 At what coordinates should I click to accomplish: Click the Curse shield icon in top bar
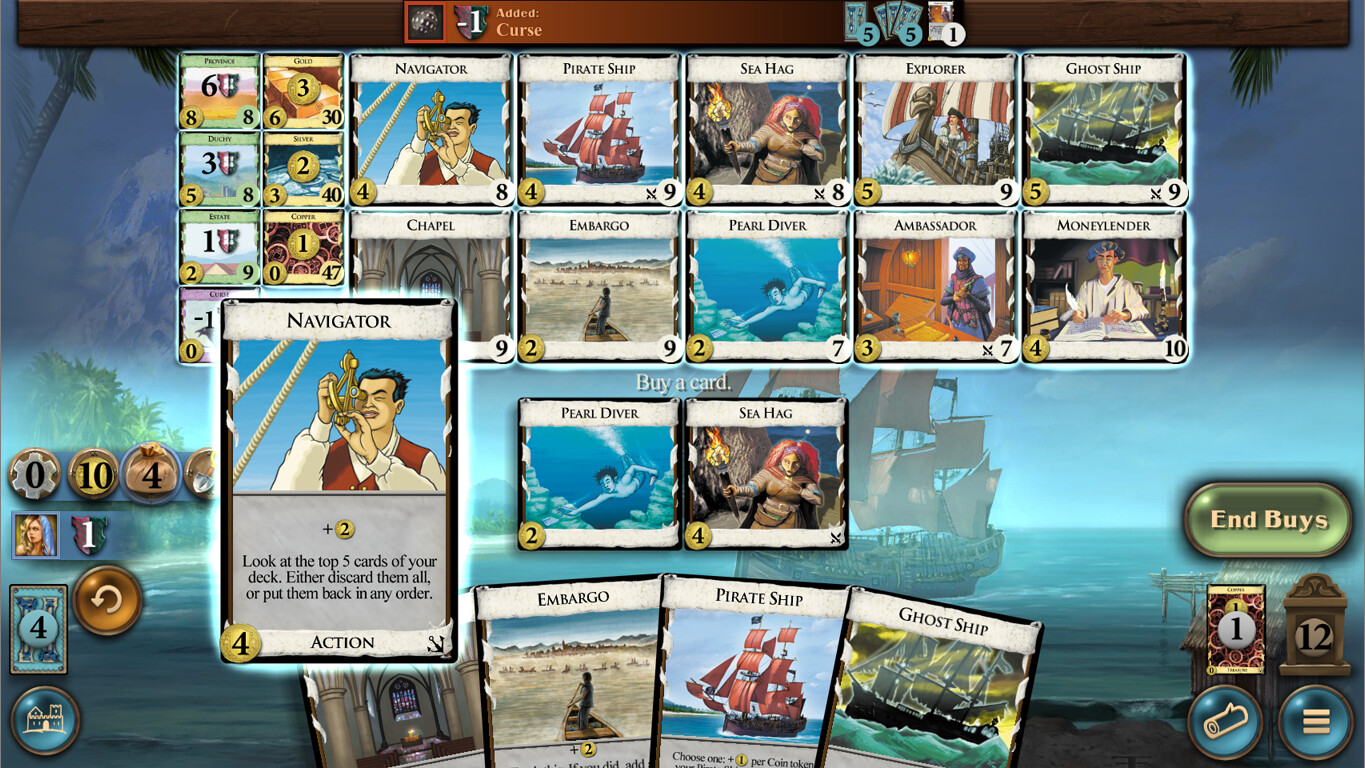coord(470,20)
